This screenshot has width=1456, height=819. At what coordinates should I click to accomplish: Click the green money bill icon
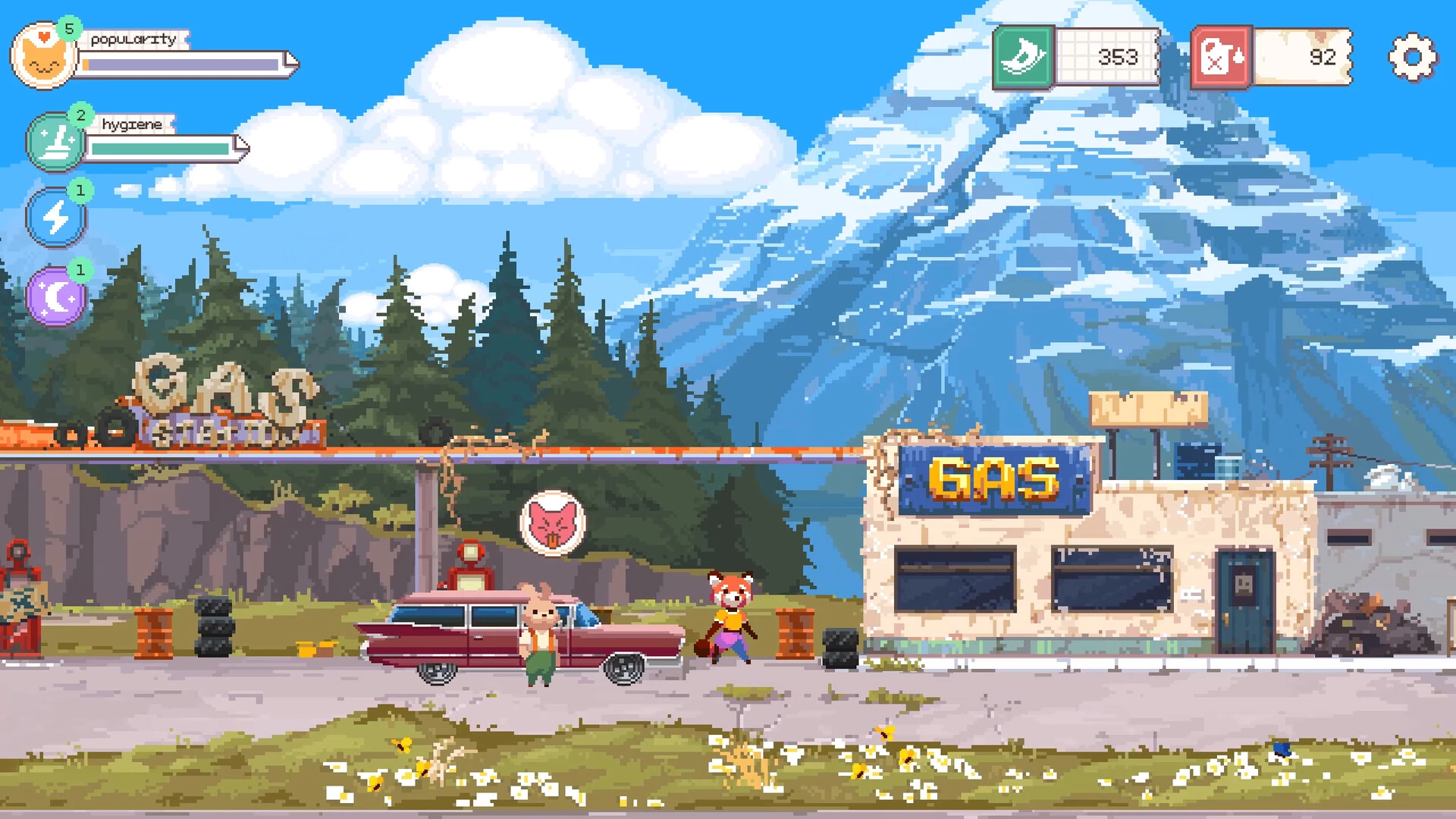pyautogui.click(x=1023, y=58)
